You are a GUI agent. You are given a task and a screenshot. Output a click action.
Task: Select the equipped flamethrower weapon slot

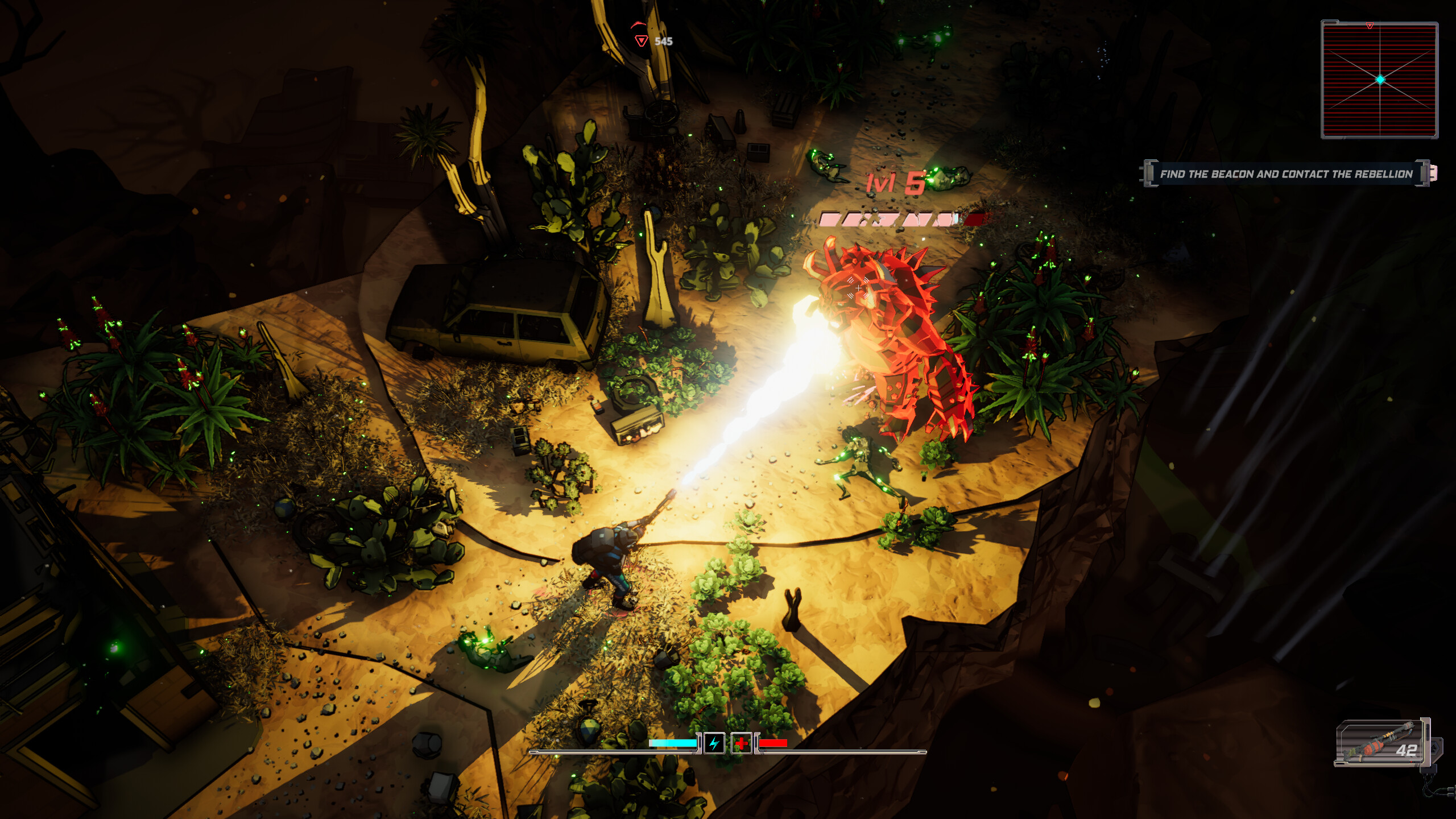(1382, 742)
